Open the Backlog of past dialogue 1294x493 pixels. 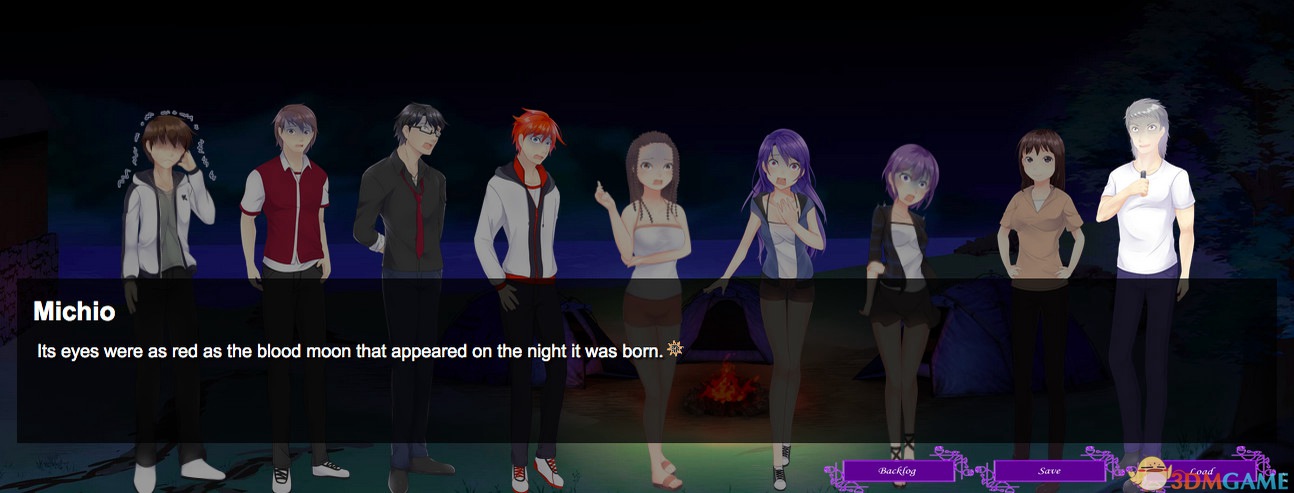tap(896, 470)
